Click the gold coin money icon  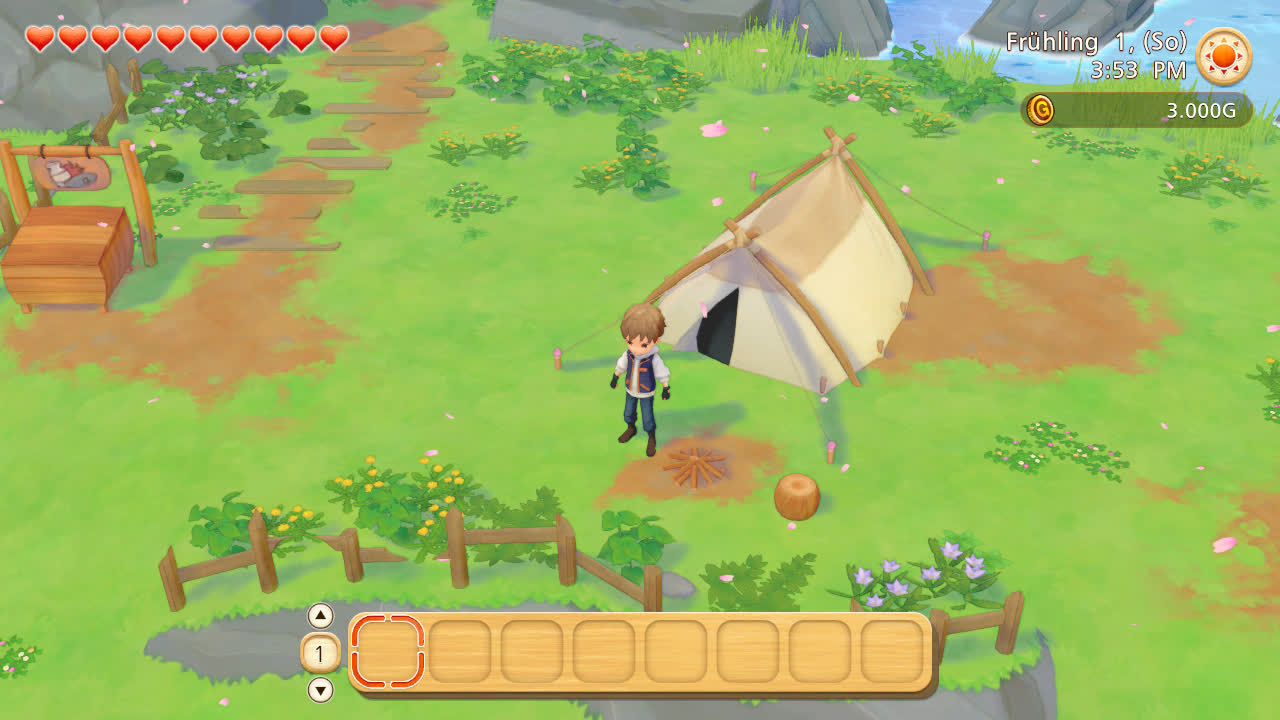pos(1041,109)
